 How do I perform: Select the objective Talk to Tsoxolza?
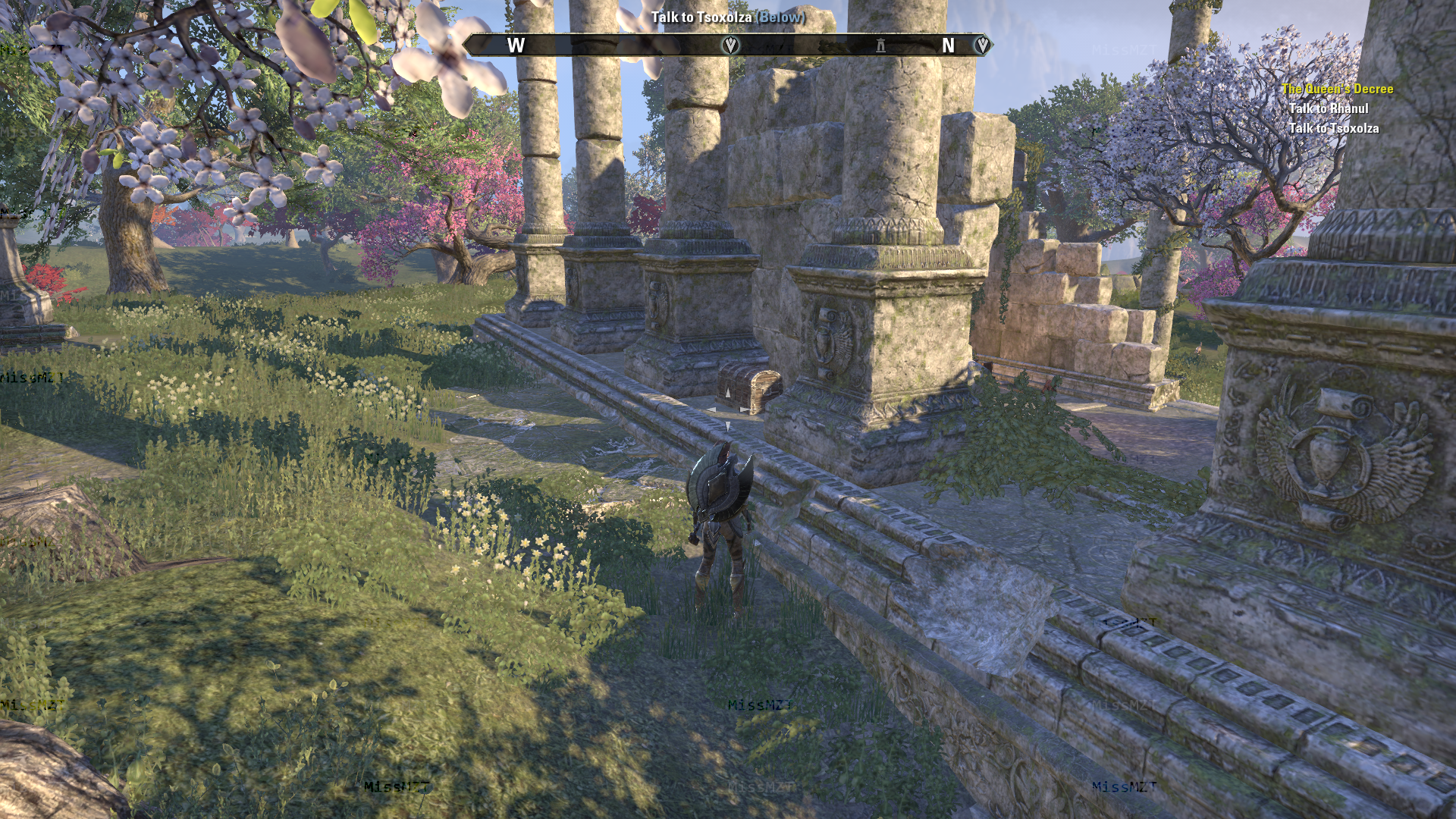coord(1333,128)
